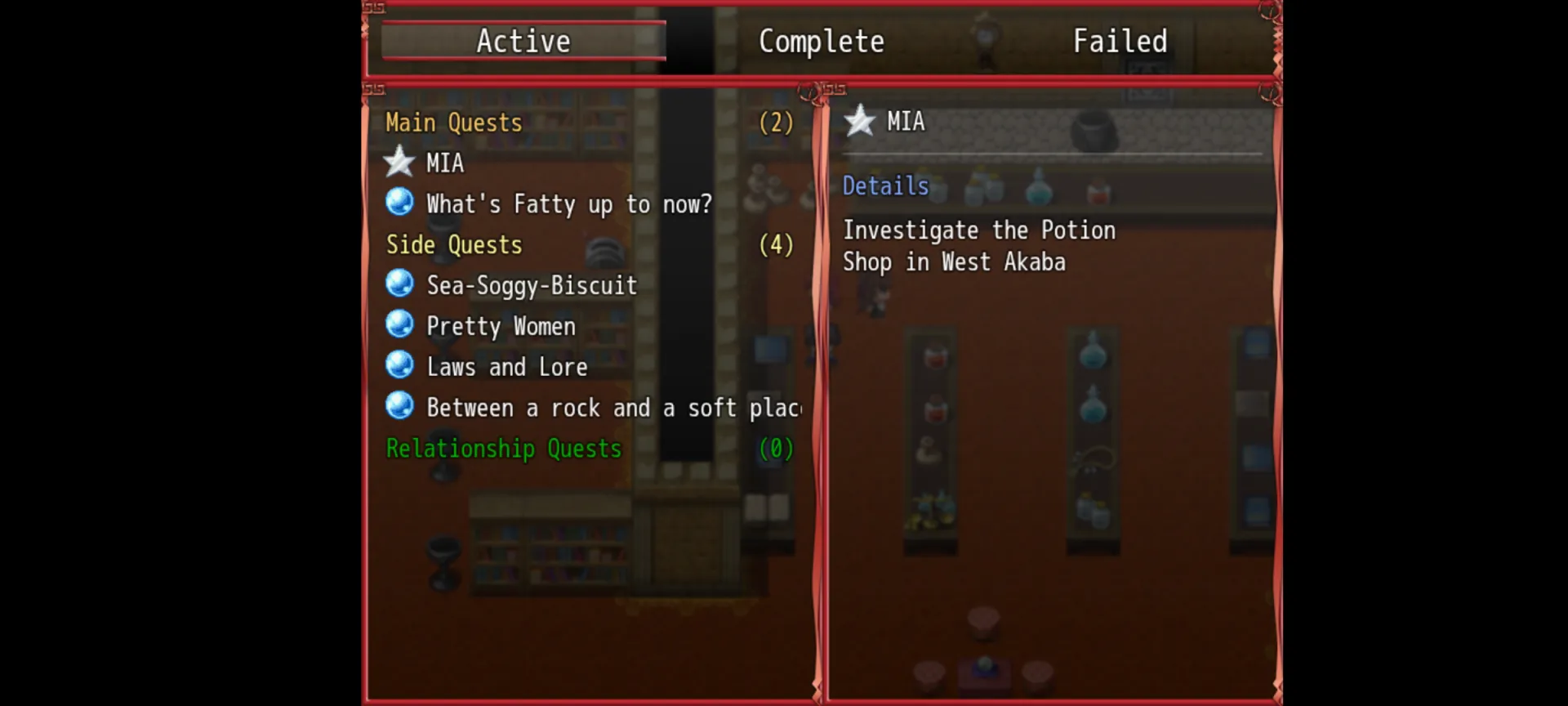Select the Main Quests category header
The width and height of the screenshot is (1568, 706).
coord(454,123)
